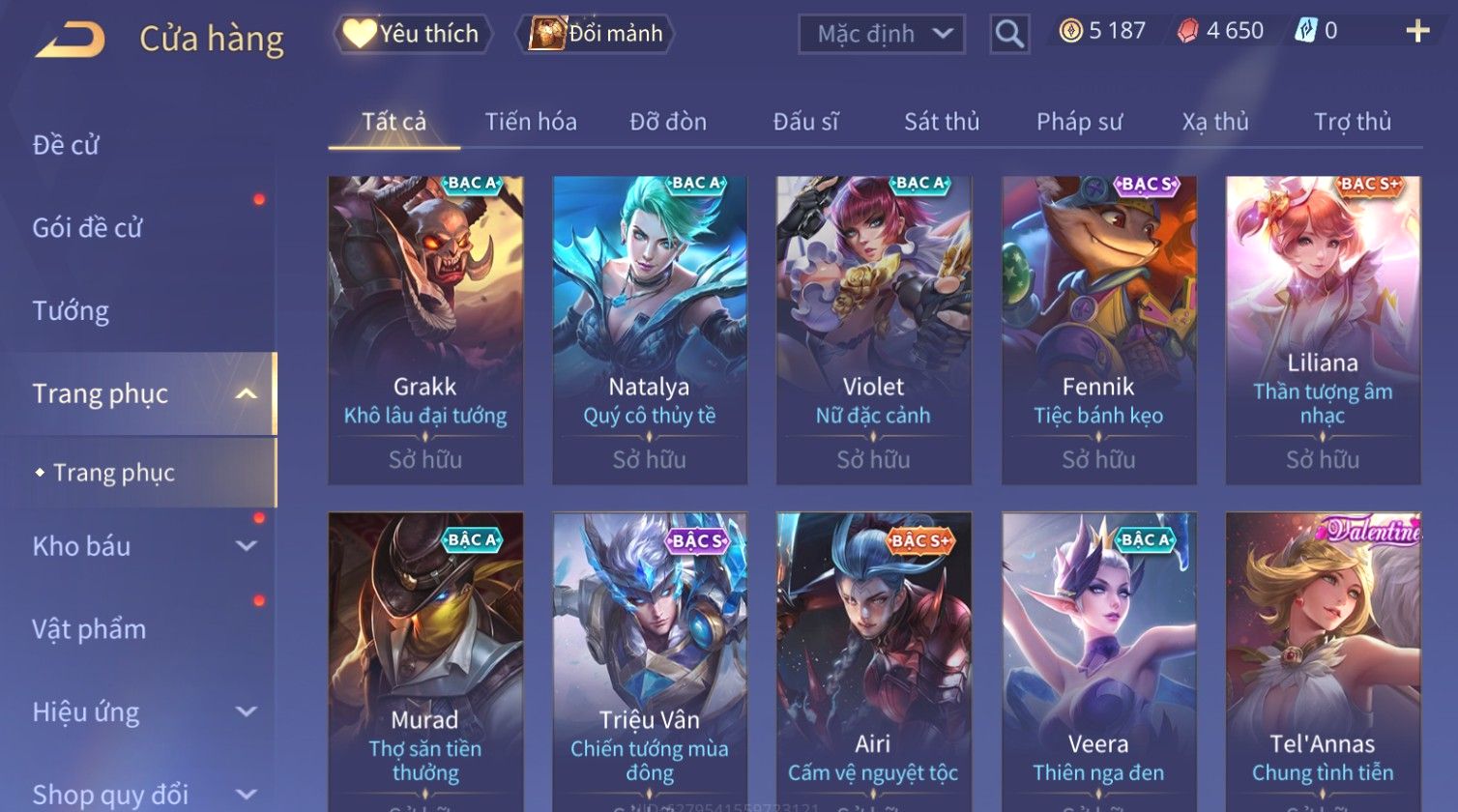Go back using the golden arrow
This screenshot has width=1458, height=812.
coord(71,39)
